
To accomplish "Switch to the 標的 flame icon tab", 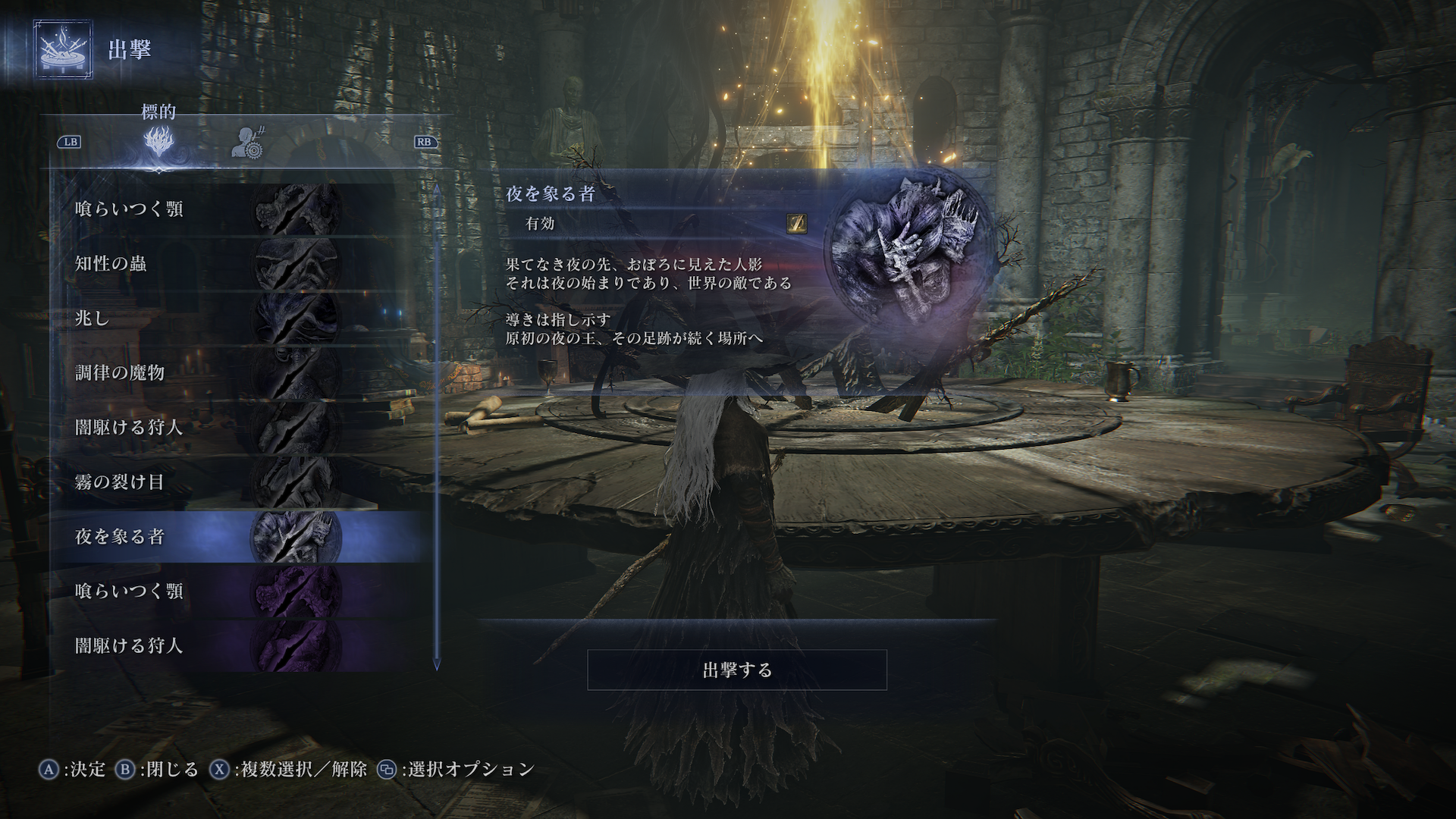I will point(159,141).
